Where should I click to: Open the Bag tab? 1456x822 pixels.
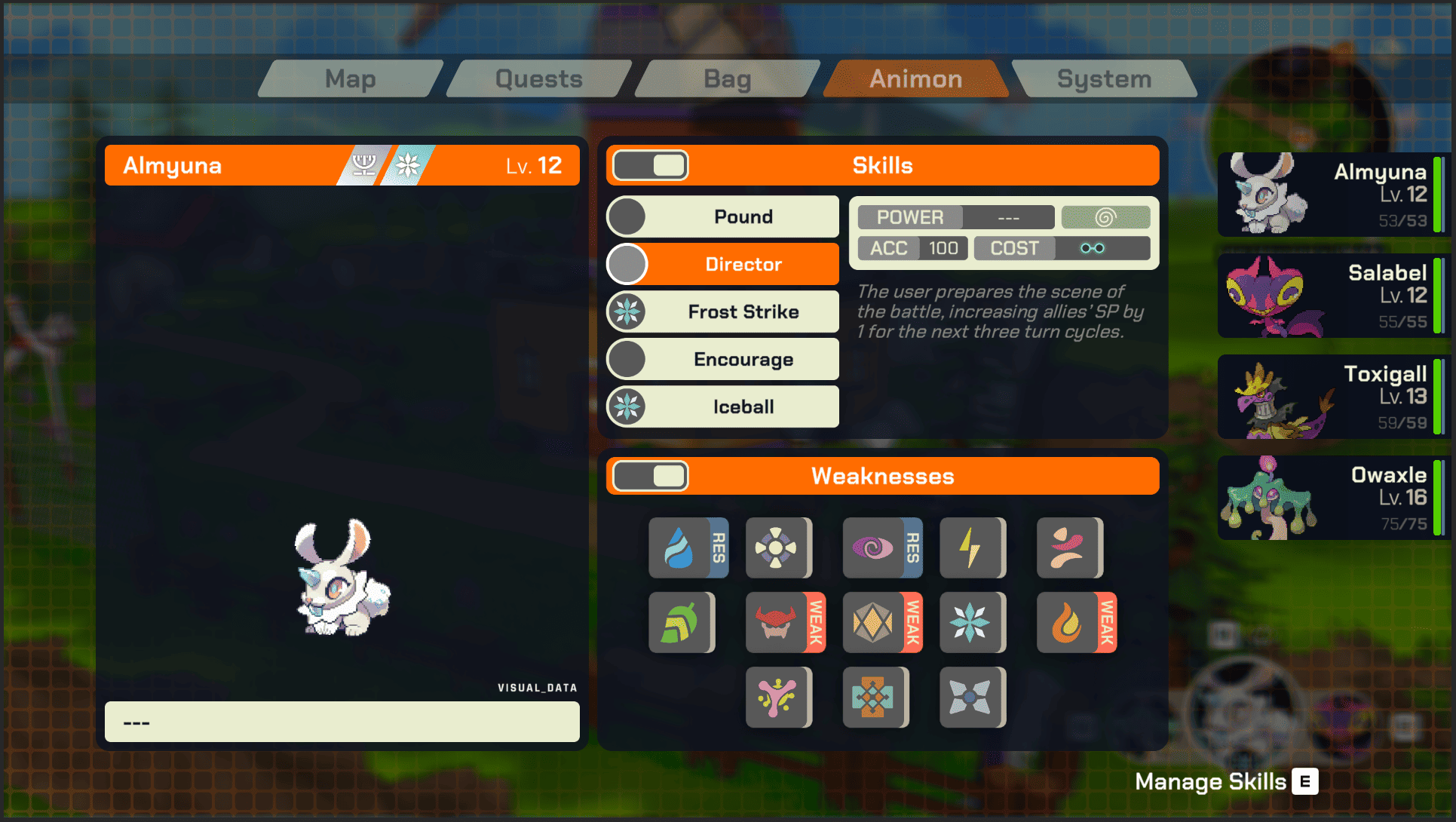pos(727,79)
